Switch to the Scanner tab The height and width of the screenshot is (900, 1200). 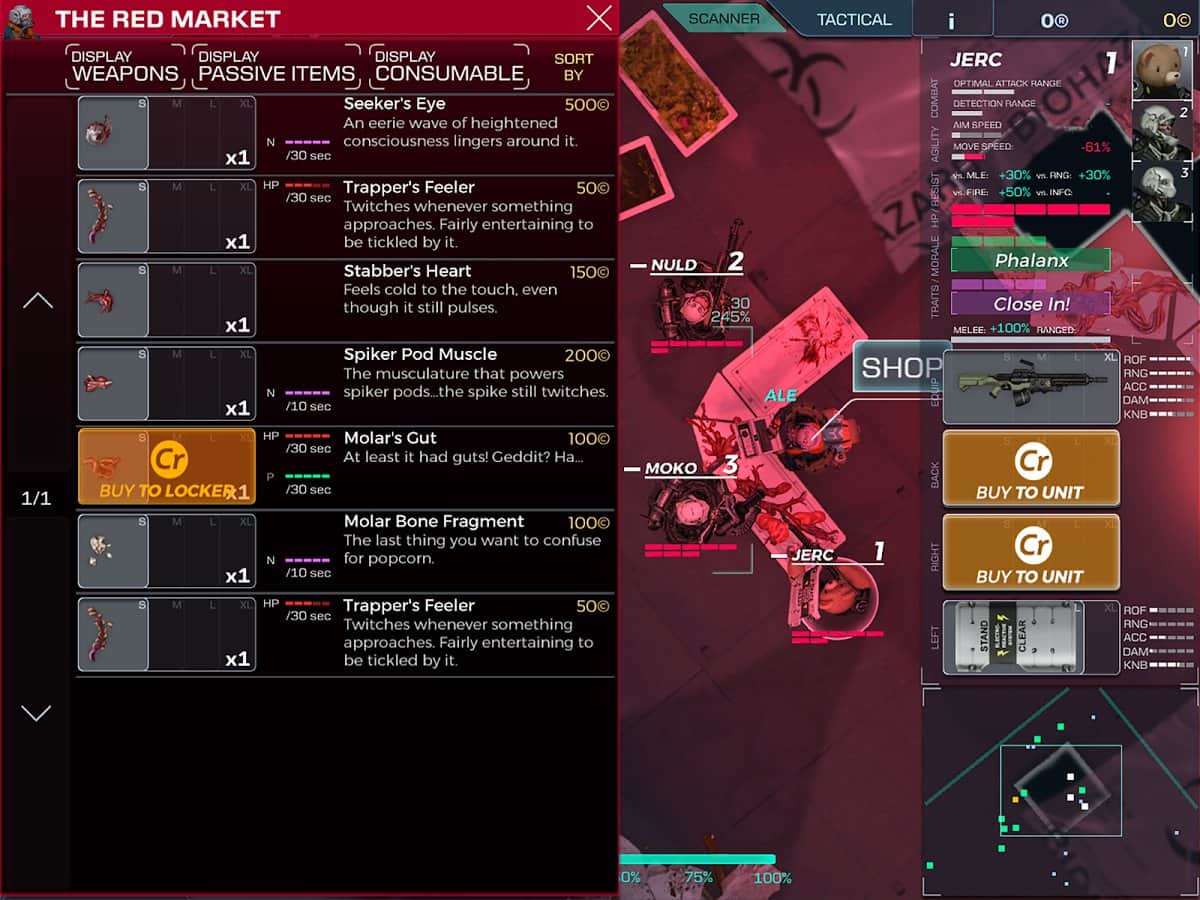coord(723,18)
